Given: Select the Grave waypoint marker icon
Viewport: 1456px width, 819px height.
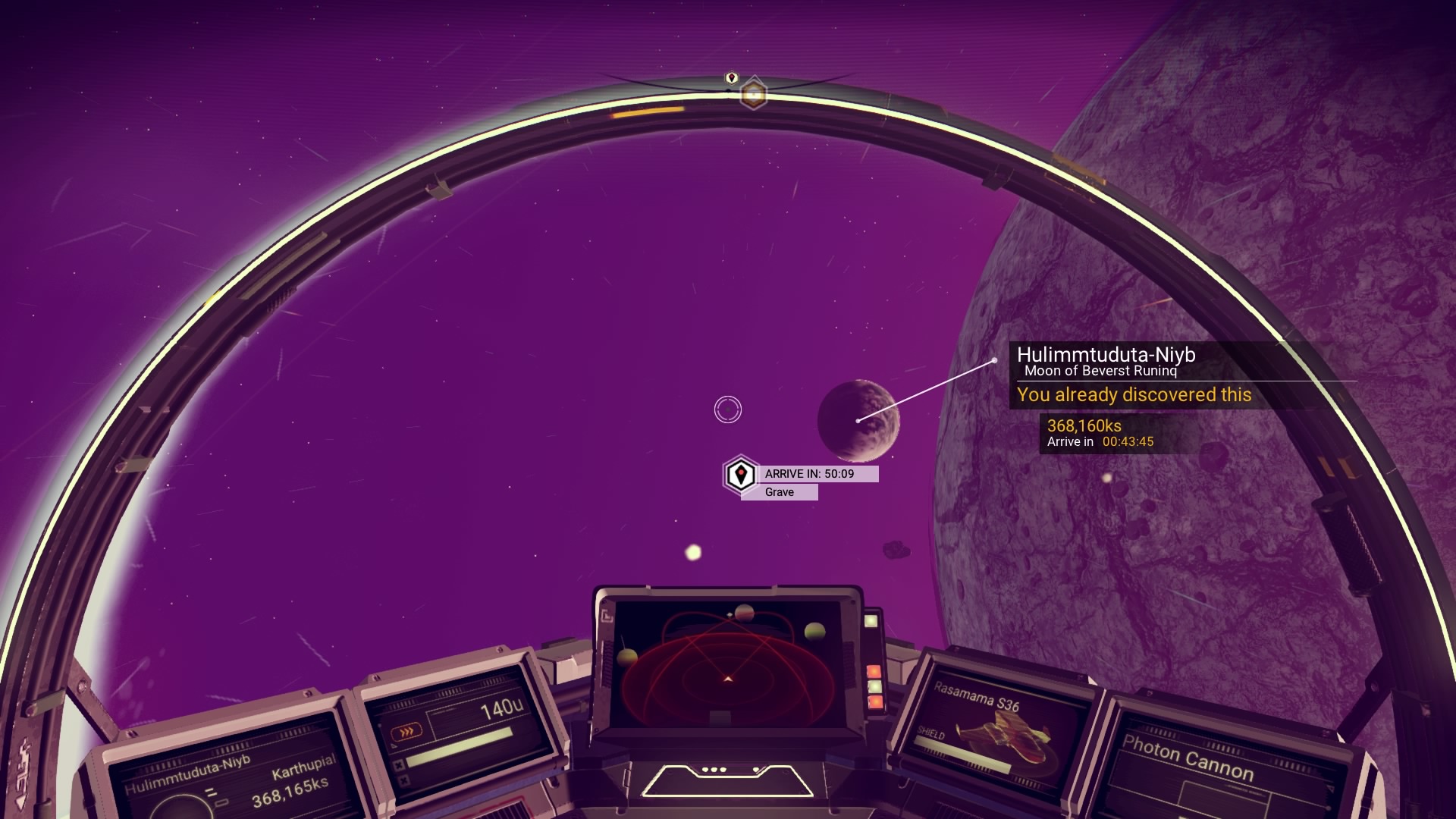Looking at the screenshot, I should pos(740,475).
